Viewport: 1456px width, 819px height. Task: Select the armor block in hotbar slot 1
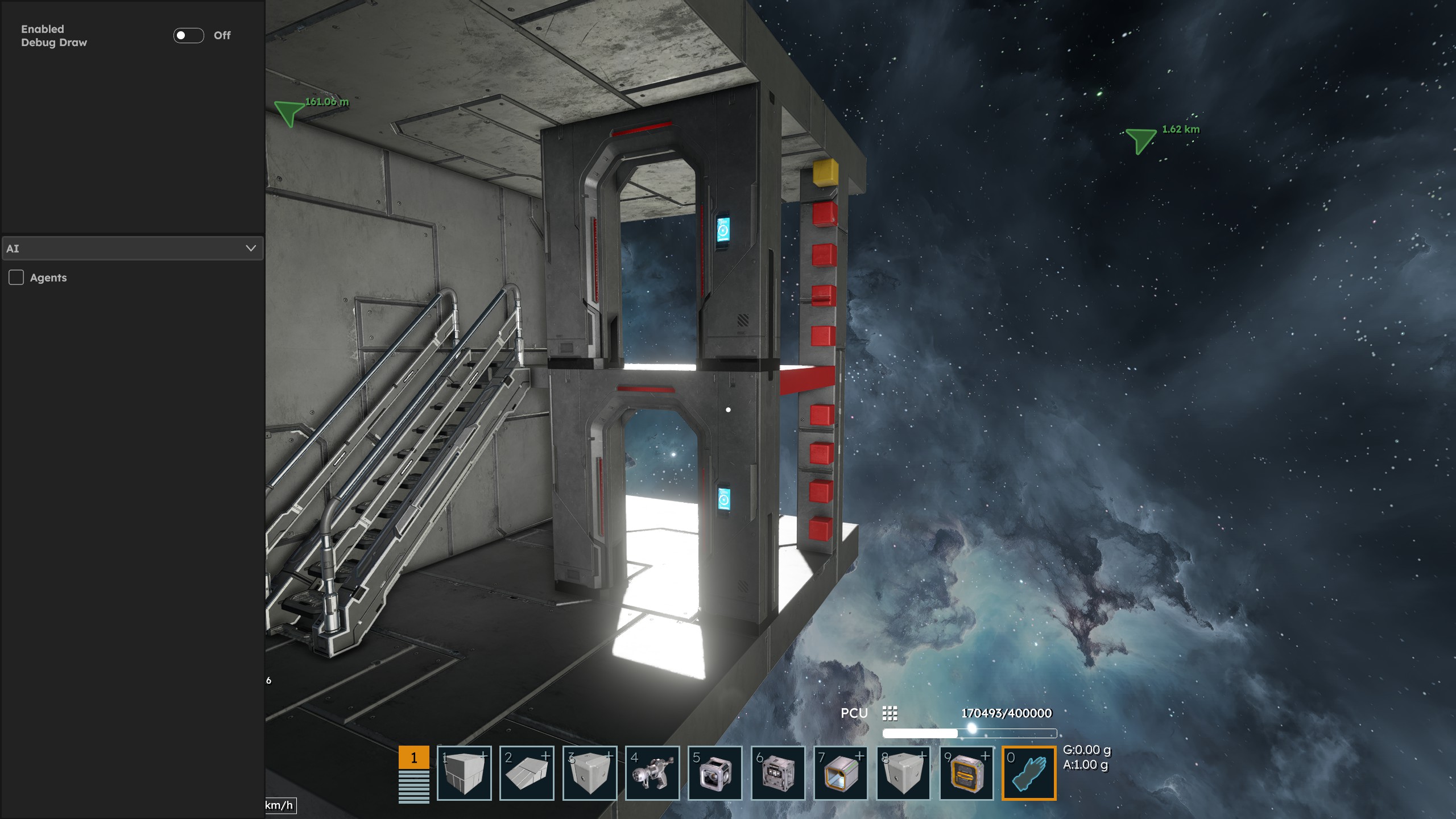click(x=464, y=773)
